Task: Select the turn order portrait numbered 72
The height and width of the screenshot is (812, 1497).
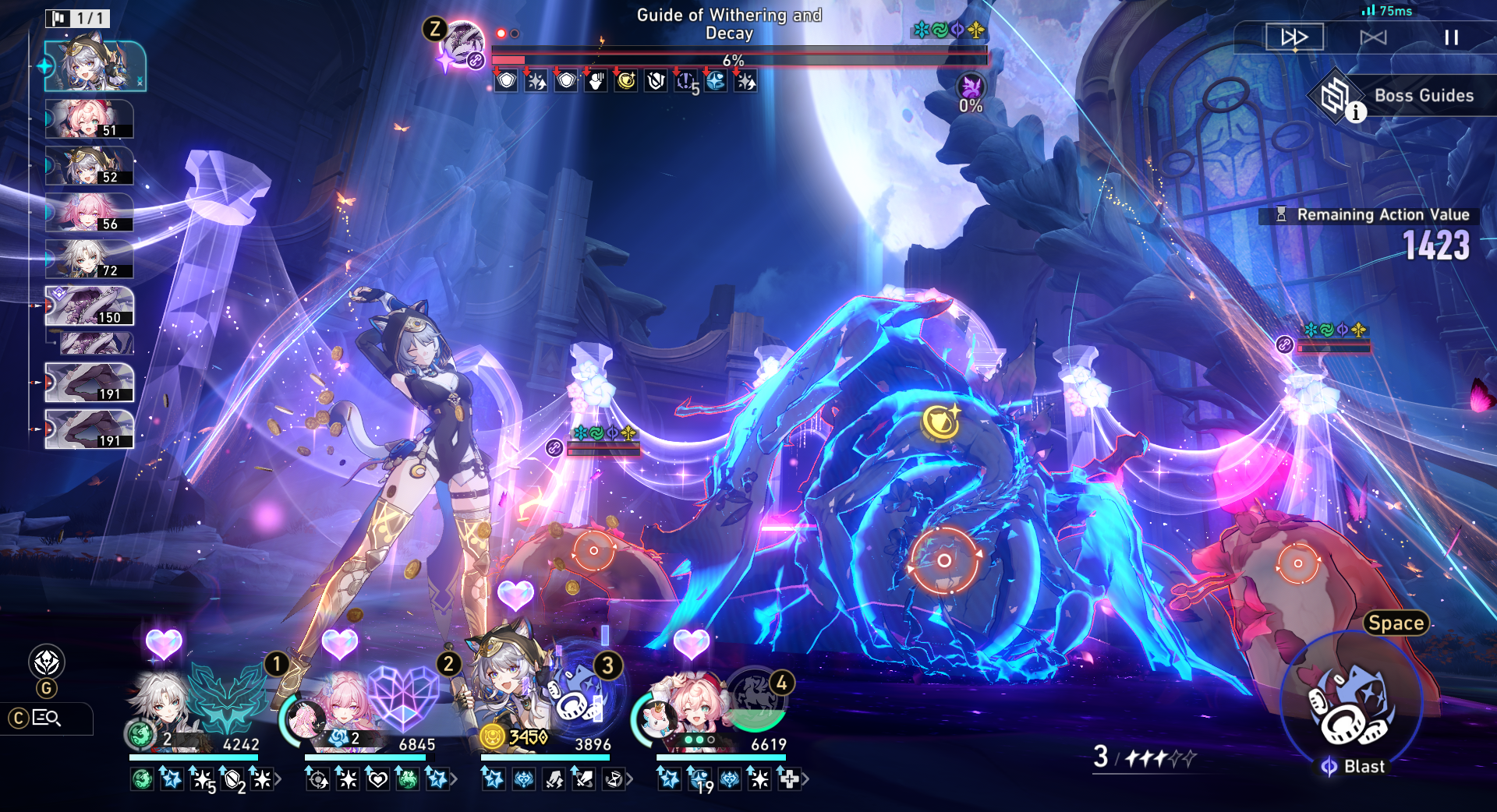Action: tap(89, 259)
